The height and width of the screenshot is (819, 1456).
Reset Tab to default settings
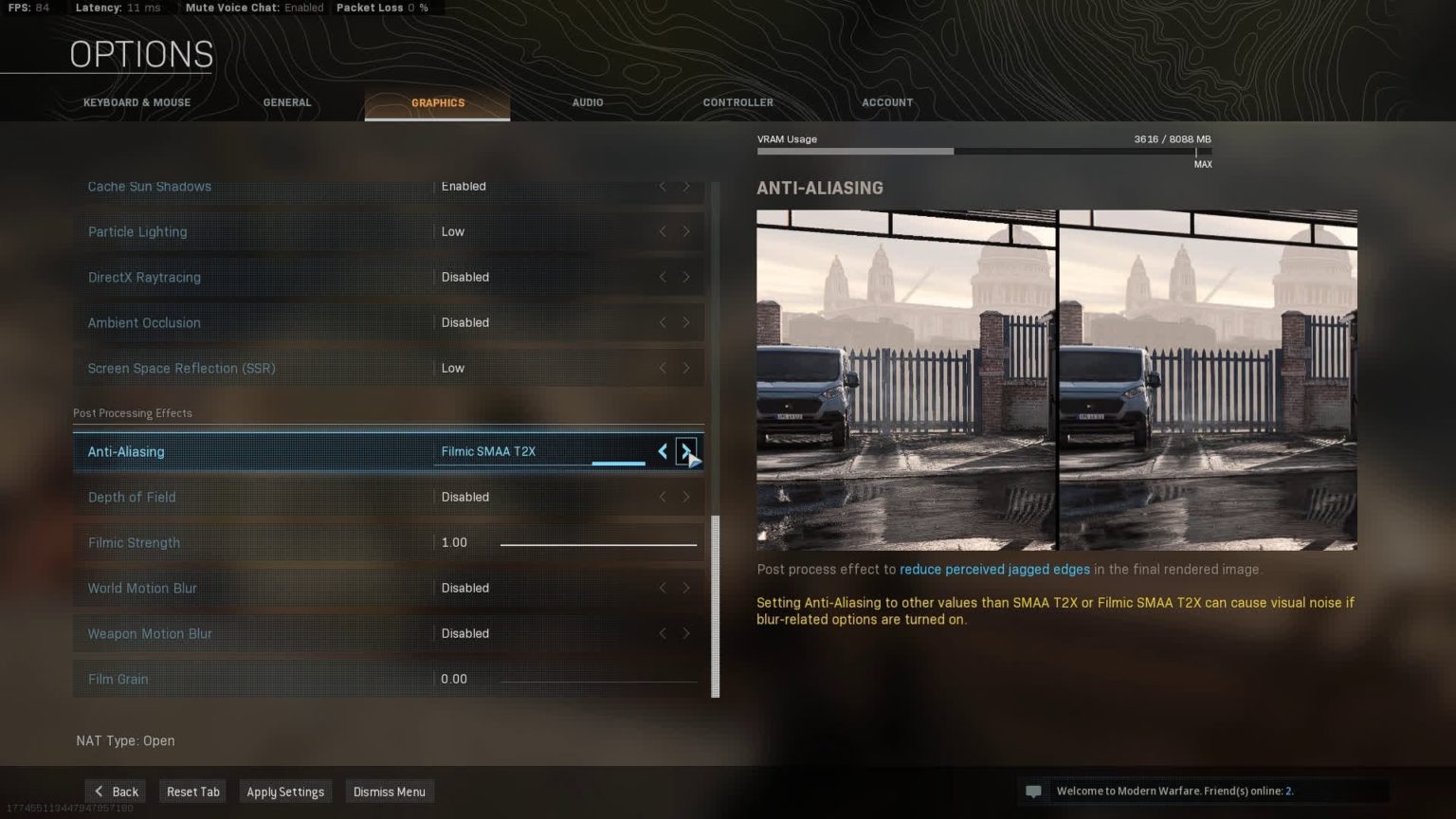point(193,792)
